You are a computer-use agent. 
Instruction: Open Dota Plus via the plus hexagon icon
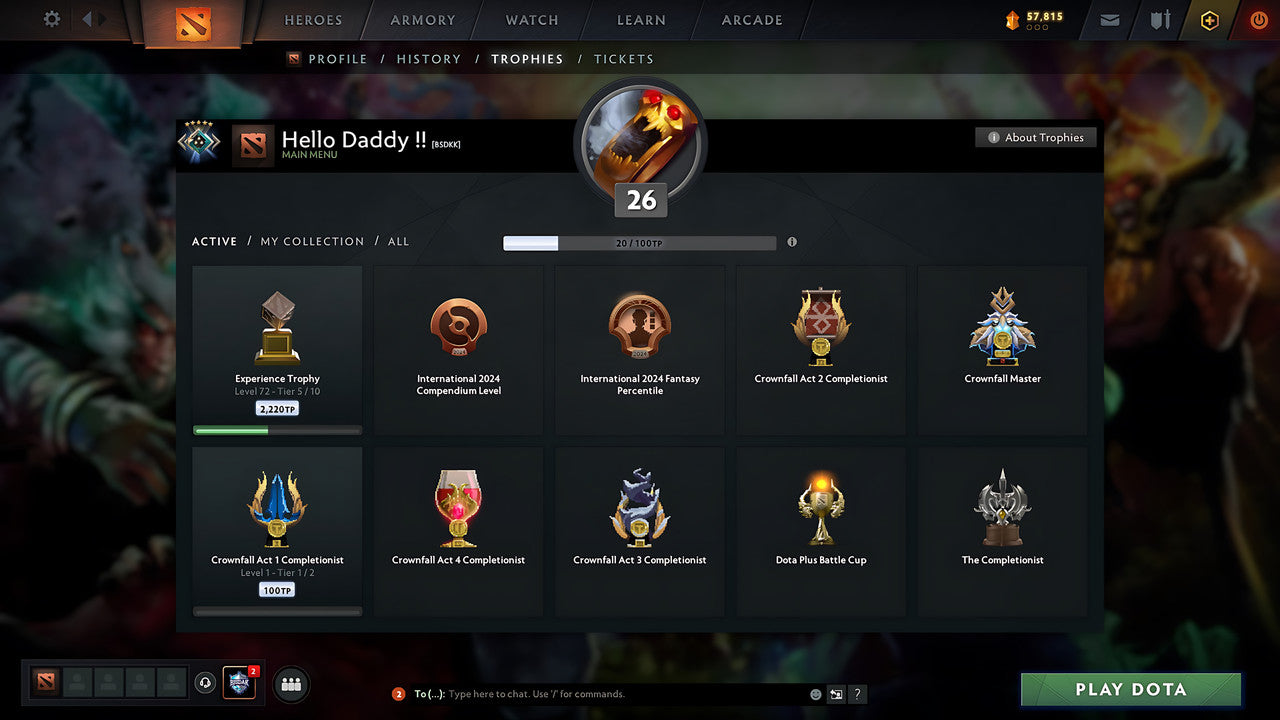pyautogui.click(x=1209, y=19)
